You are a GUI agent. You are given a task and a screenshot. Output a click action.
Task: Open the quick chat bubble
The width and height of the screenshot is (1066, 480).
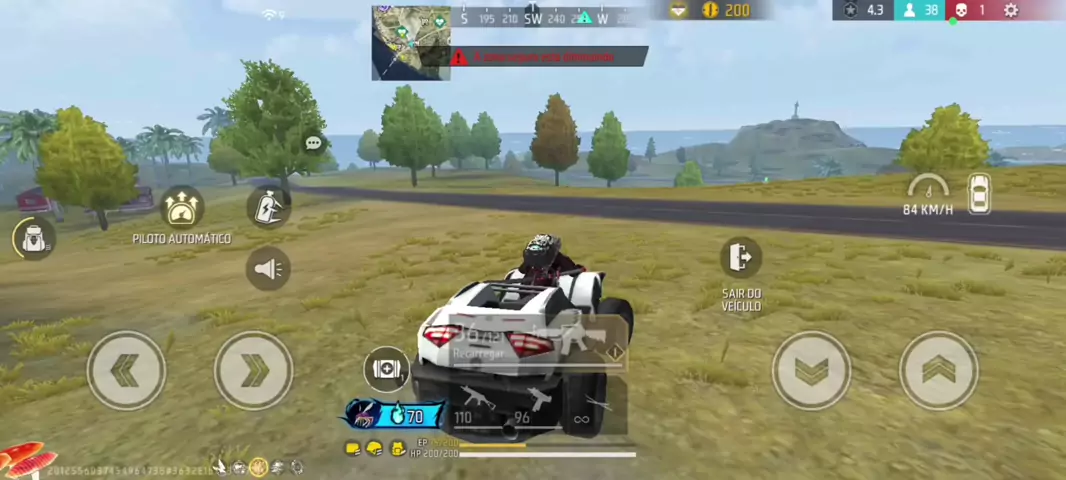313,143
